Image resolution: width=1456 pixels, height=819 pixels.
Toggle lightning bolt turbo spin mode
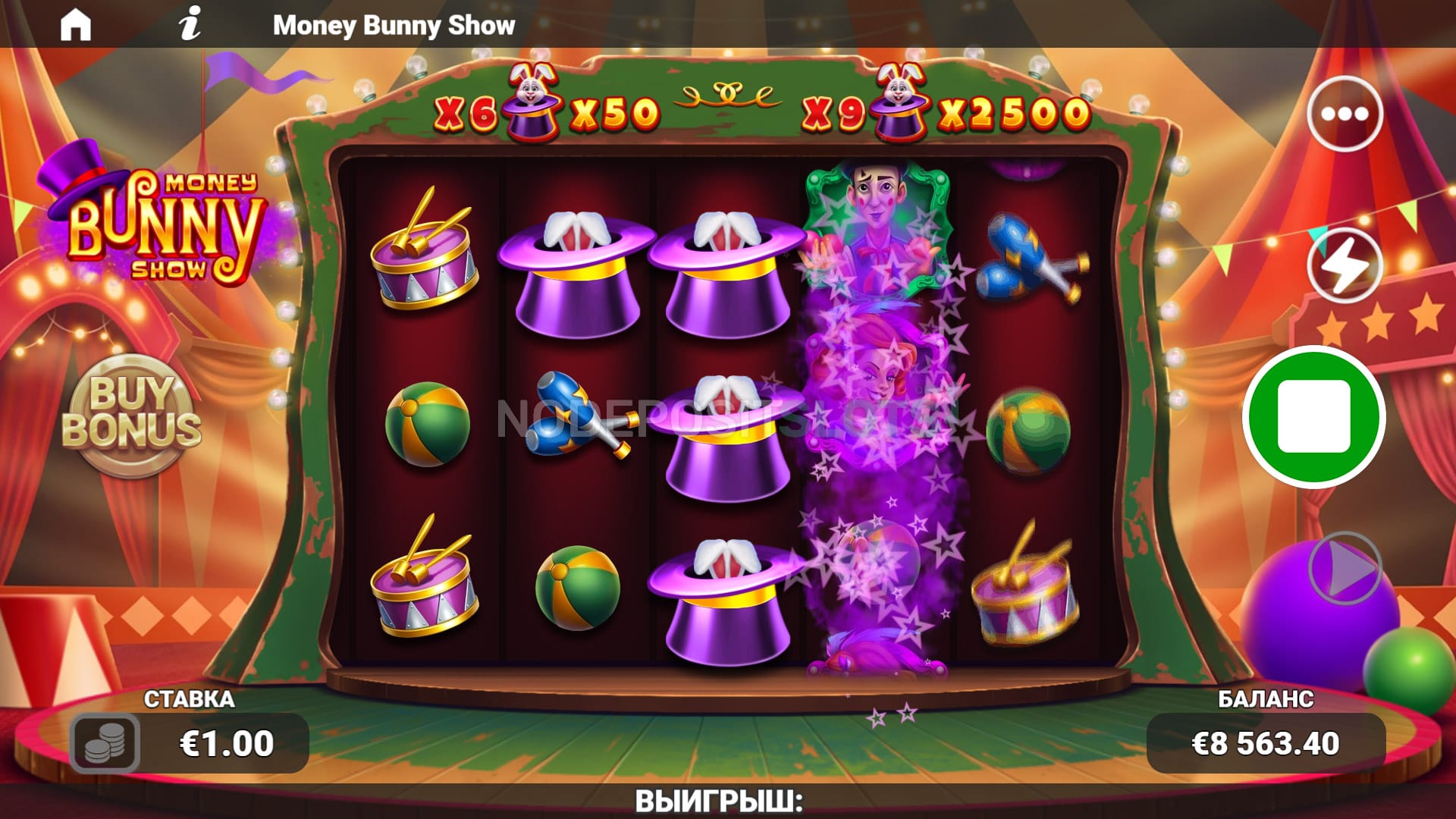coord(1344,265)
